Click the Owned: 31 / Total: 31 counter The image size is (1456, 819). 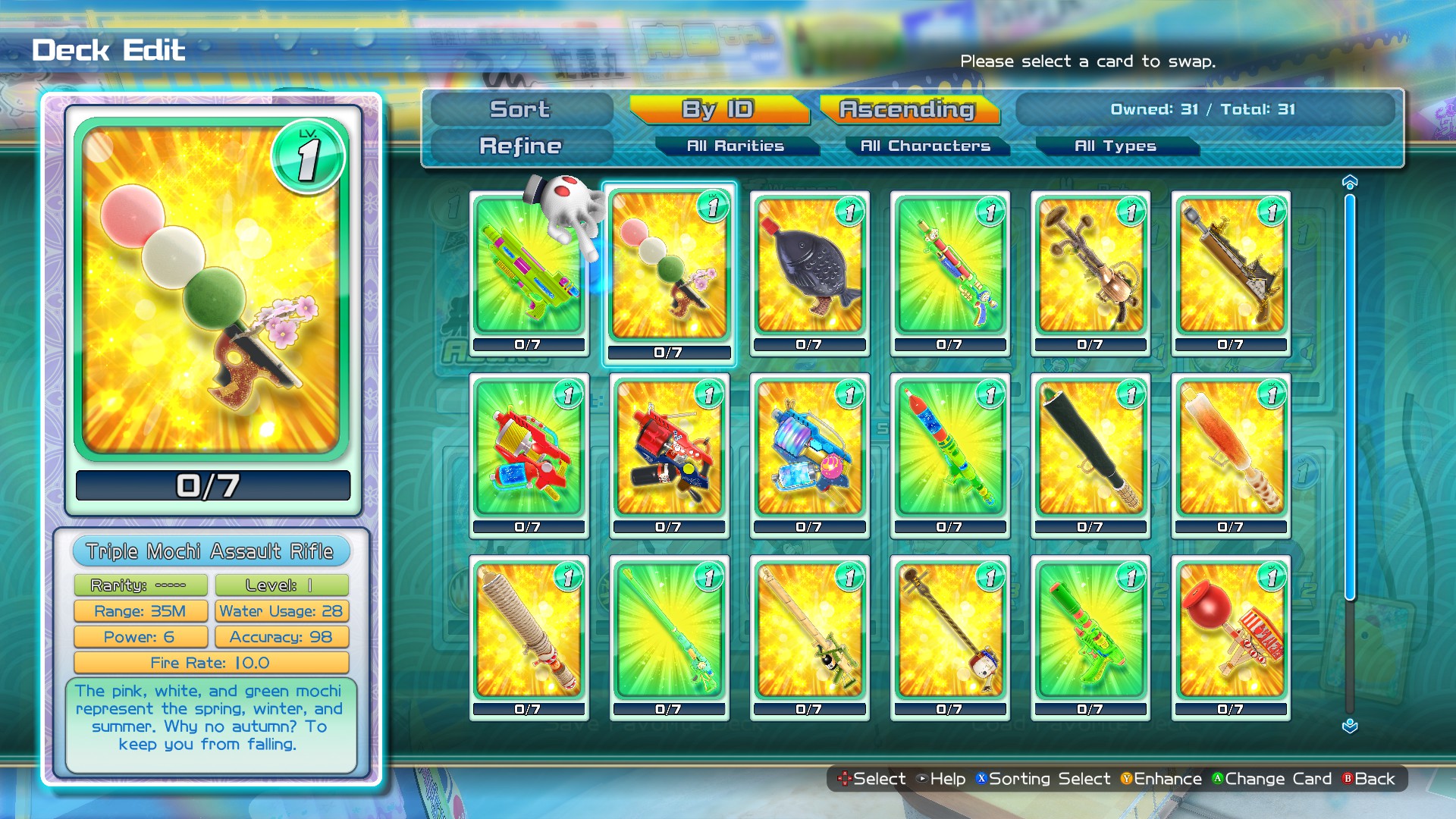(x=1204, y=109)
